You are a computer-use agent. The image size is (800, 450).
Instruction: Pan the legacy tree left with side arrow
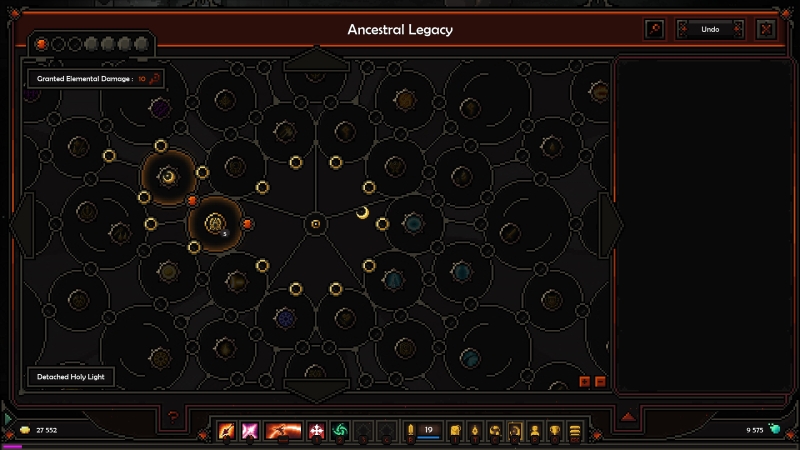pyautogui.click(x=22, y=222)
